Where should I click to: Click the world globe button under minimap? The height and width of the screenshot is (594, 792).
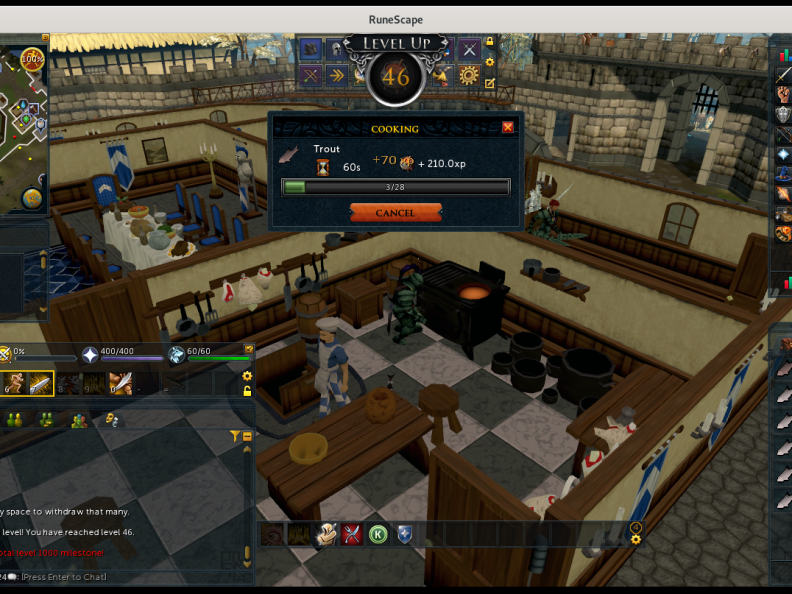33,198
